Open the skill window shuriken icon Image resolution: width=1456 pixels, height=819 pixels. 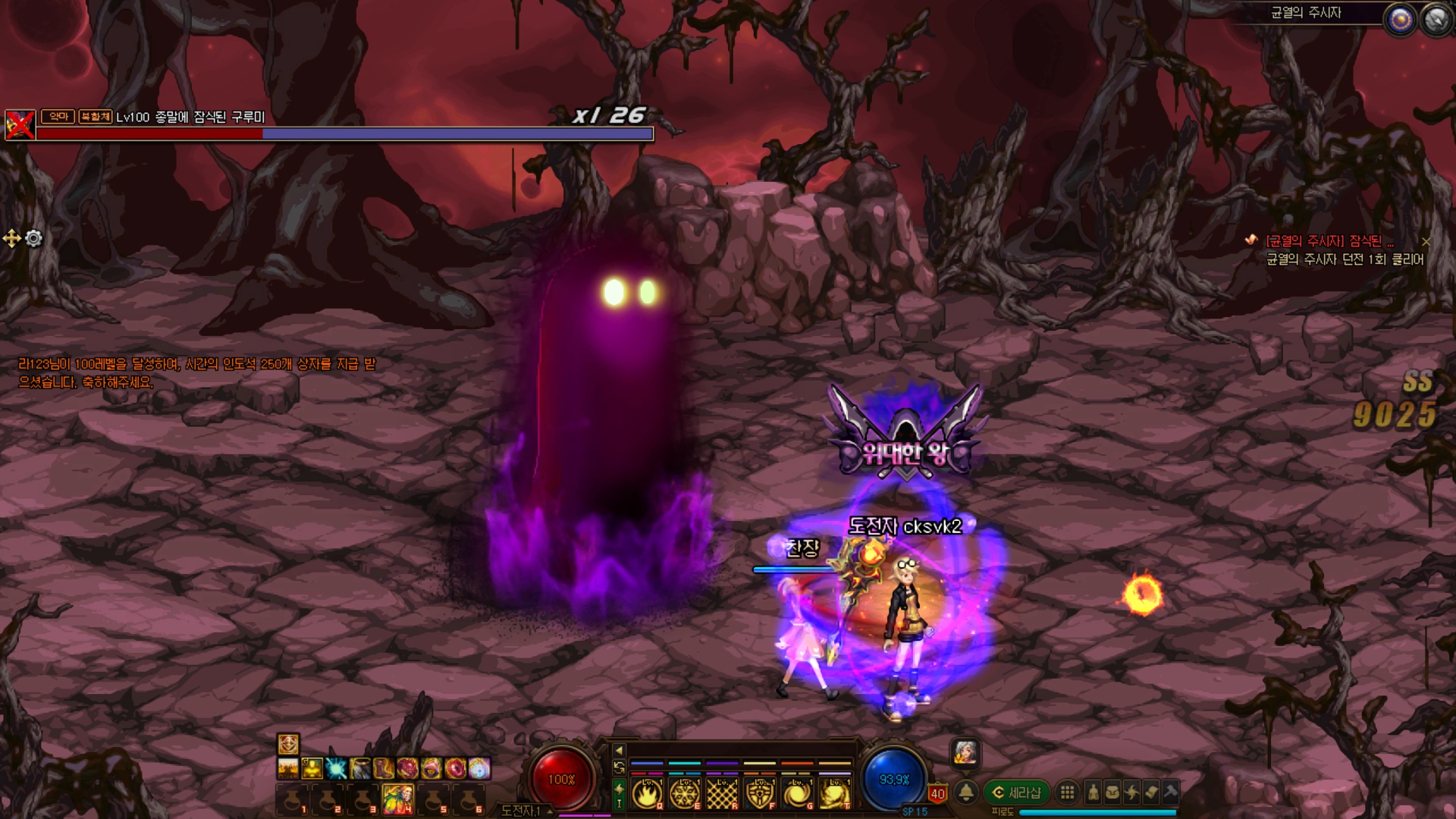(1131, 792)
